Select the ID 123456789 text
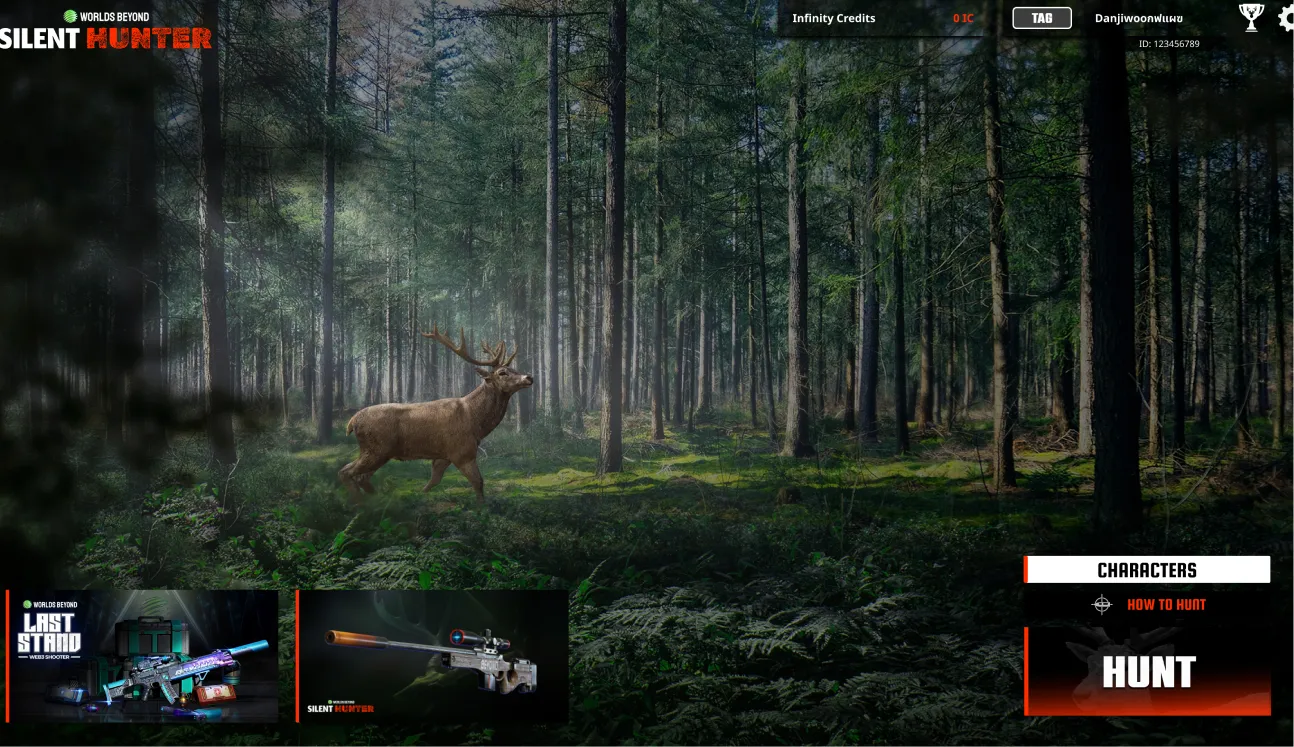The image size is (1294, 747). [x=1168, y=43]
